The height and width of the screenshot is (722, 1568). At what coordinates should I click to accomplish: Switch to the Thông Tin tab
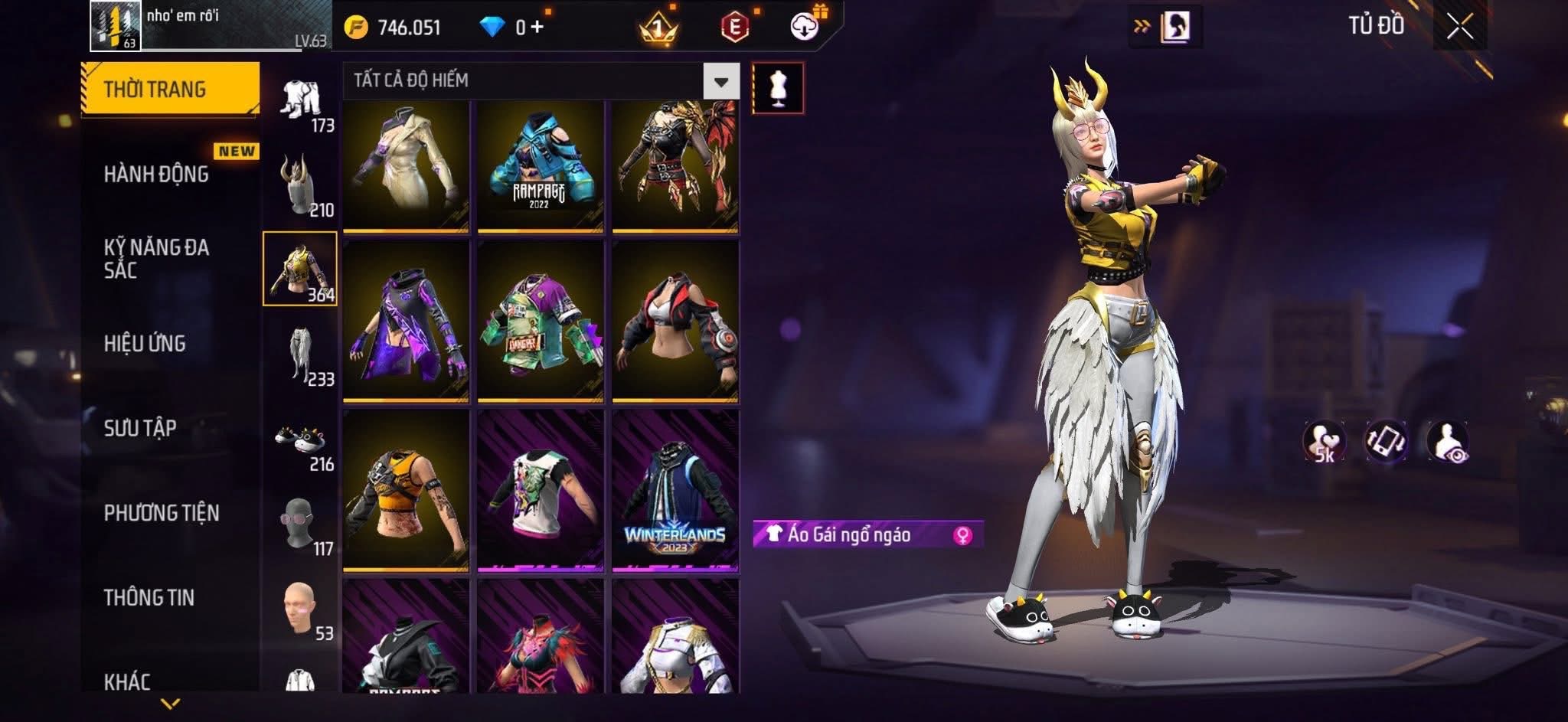[x=149, y=598]
